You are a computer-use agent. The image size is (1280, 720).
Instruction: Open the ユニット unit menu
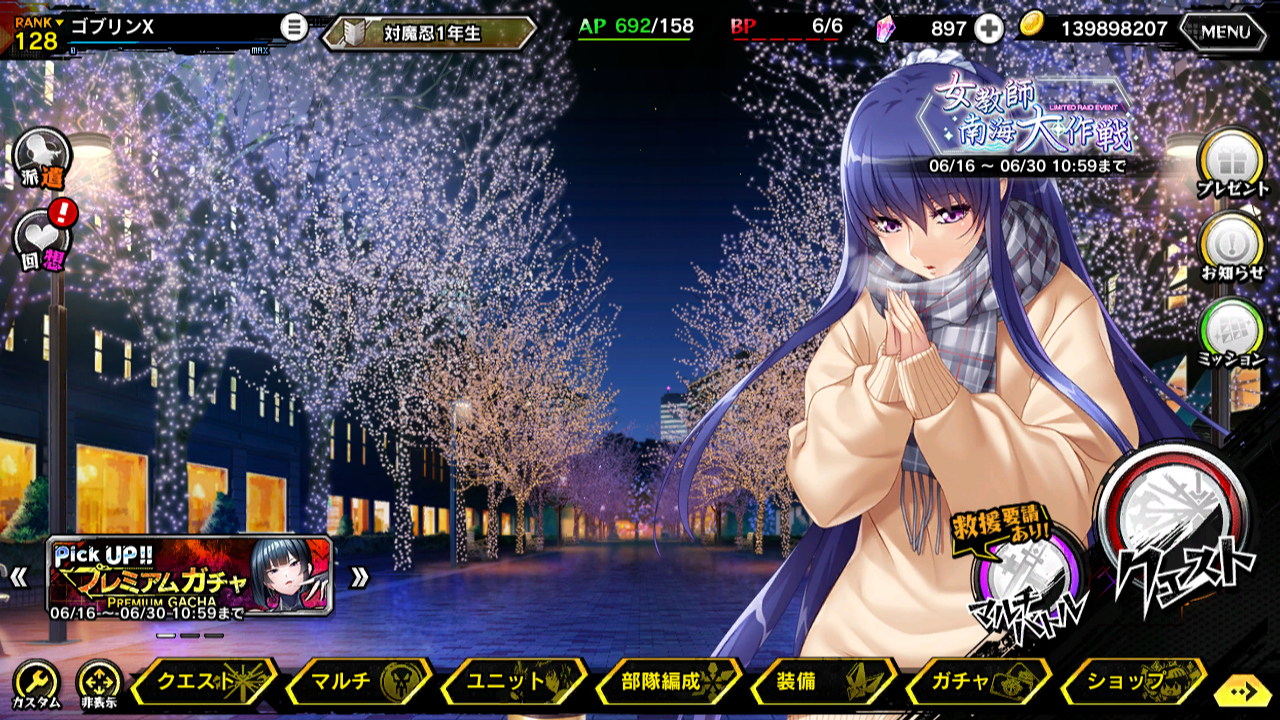tap(513, 682)
